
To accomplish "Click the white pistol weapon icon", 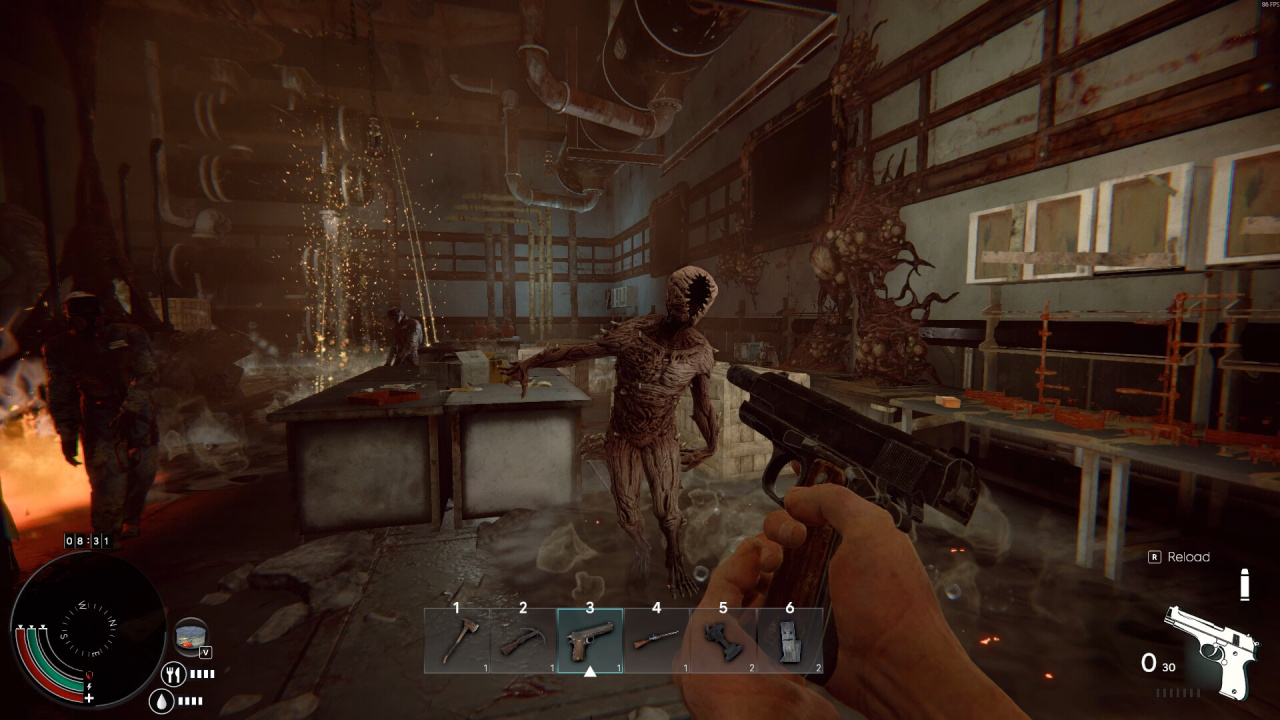I will 1210,650.
